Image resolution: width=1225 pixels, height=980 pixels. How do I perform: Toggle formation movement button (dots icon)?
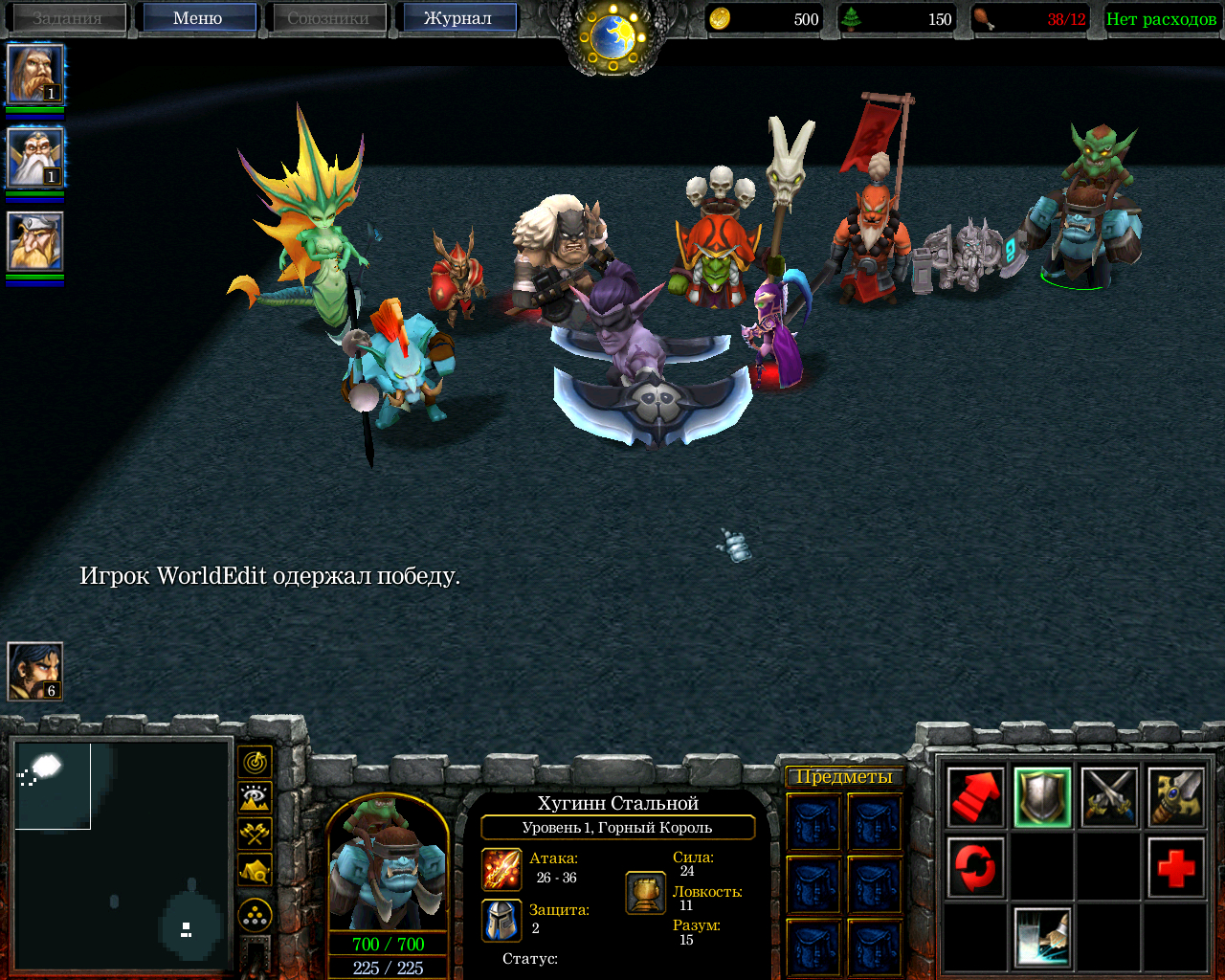pos(255,916)
